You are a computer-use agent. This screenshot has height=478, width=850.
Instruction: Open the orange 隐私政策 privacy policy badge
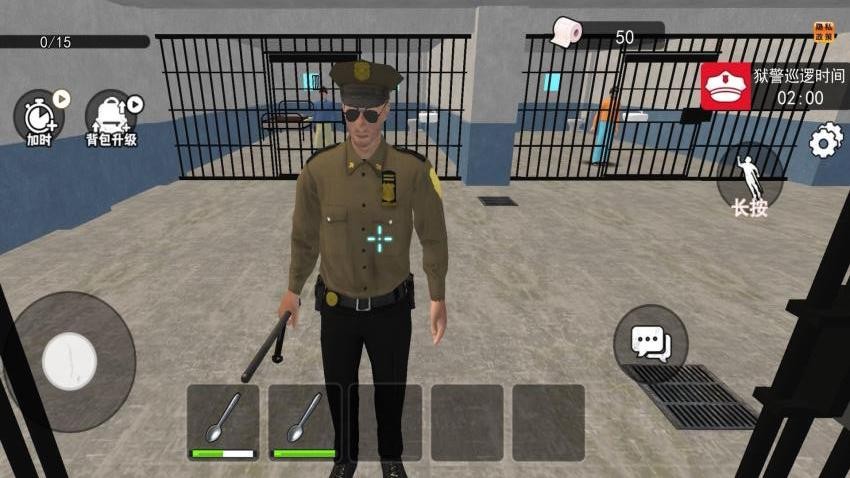[824, 33]
